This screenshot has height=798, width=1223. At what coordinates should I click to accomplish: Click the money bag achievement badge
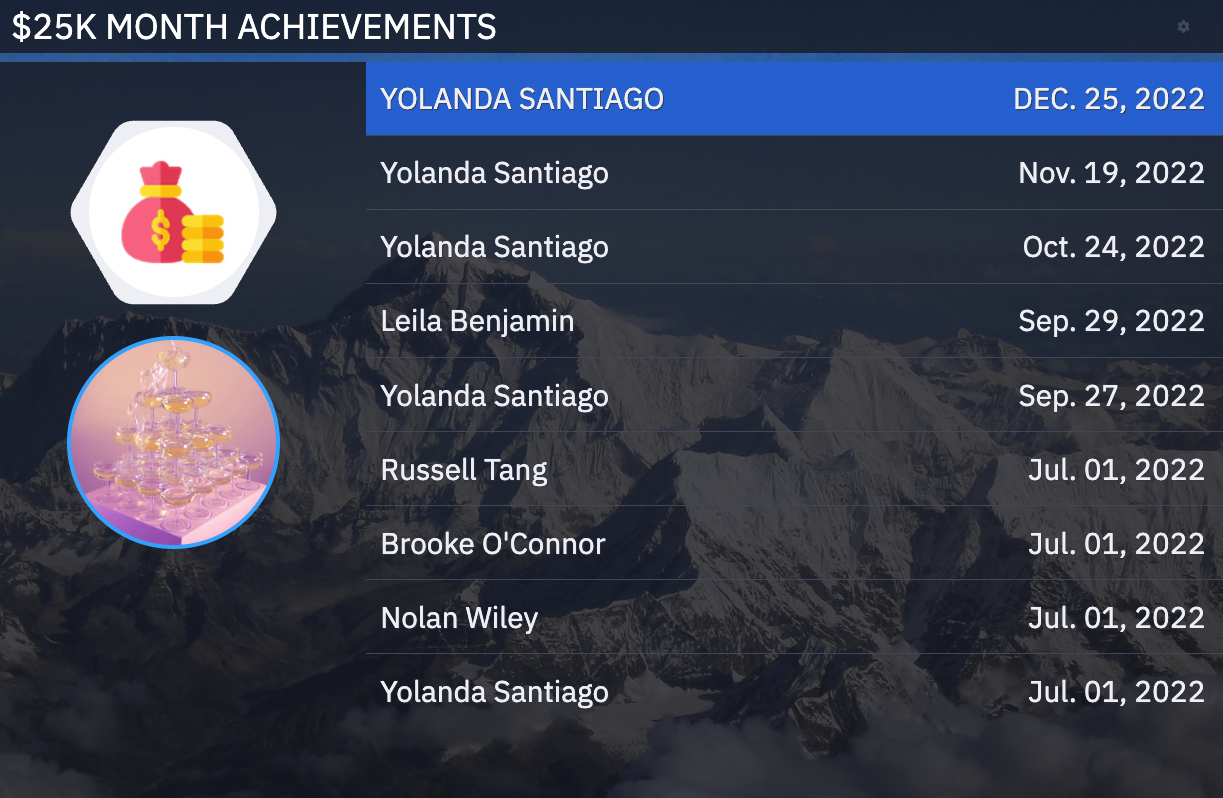click(173, 212)
